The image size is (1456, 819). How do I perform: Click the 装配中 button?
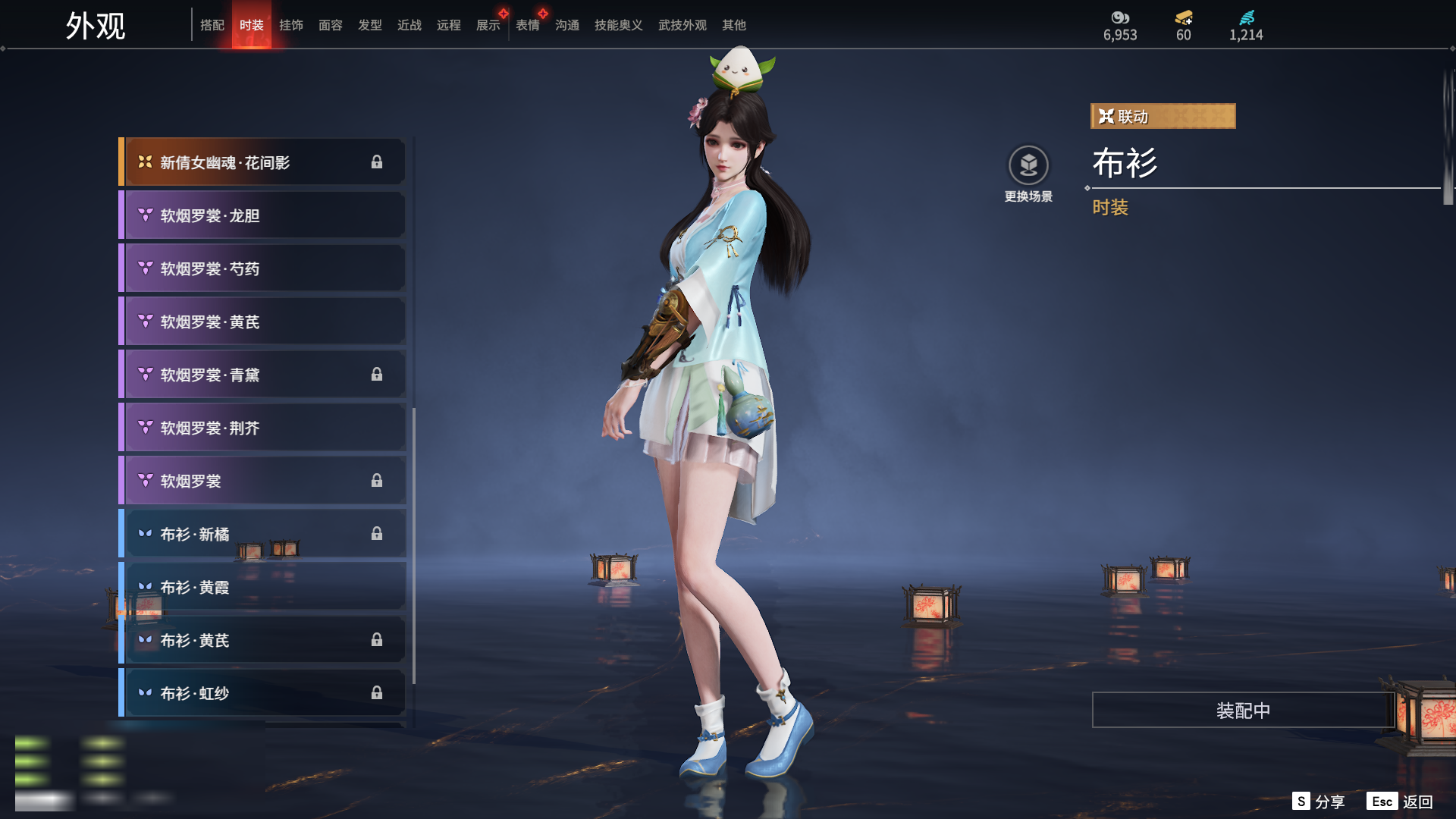(x=1243, y=710)
